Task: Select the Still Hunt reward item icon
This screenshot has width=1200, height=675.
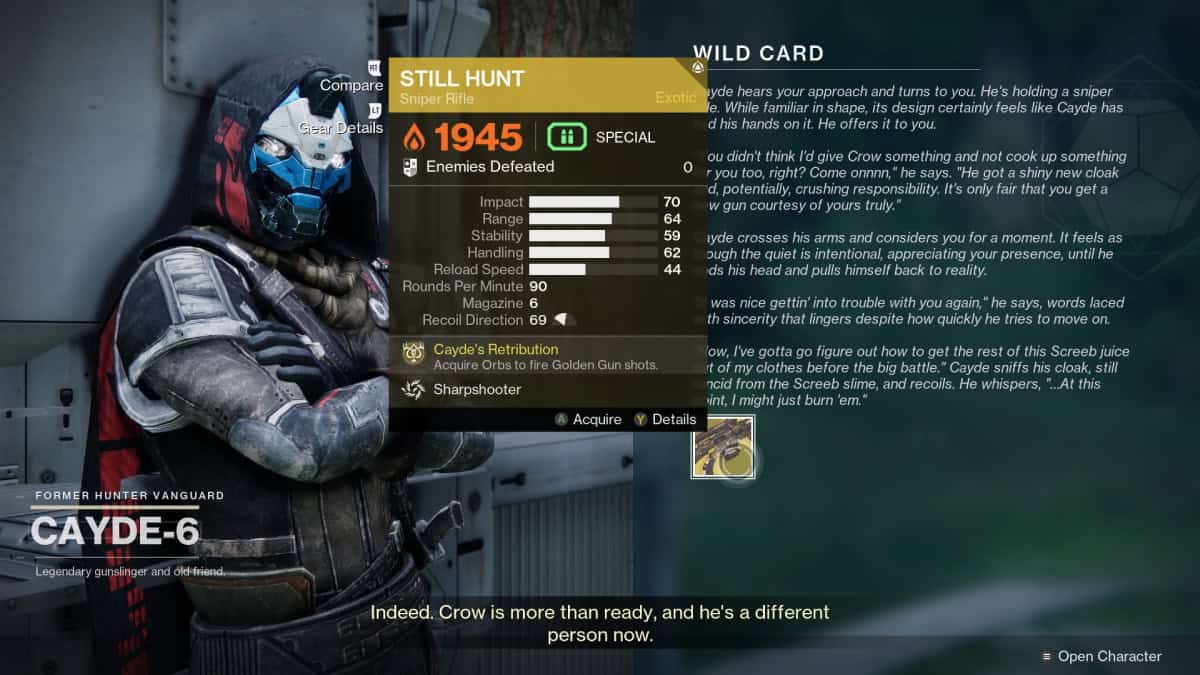Action: pos(723,447)
